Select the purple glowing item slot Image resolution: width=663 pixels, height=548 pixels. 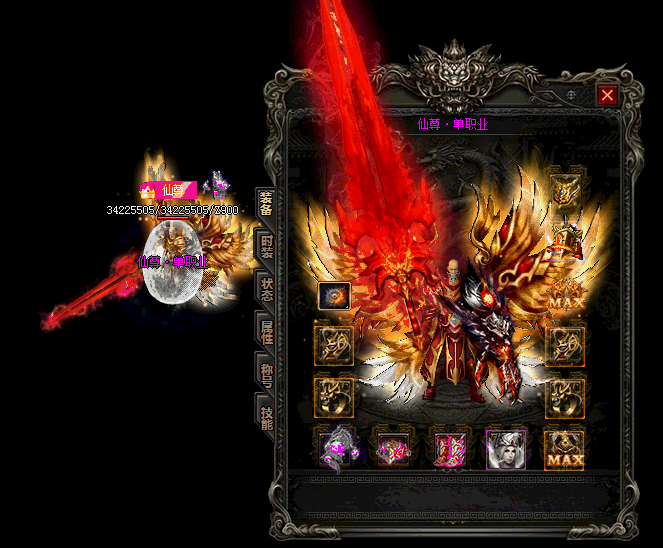pos(337,448)
